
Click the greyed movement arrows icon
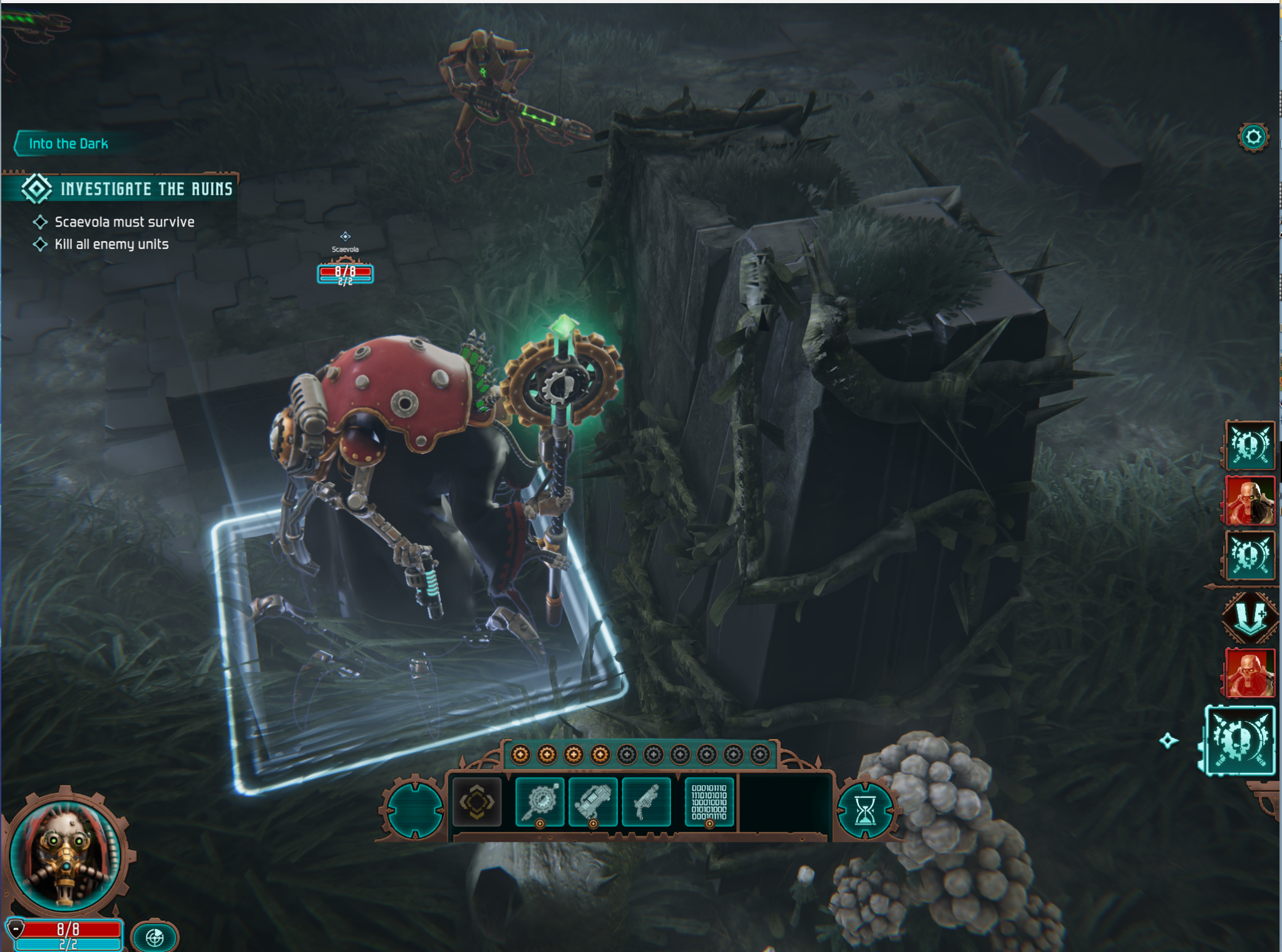(477, 802)
